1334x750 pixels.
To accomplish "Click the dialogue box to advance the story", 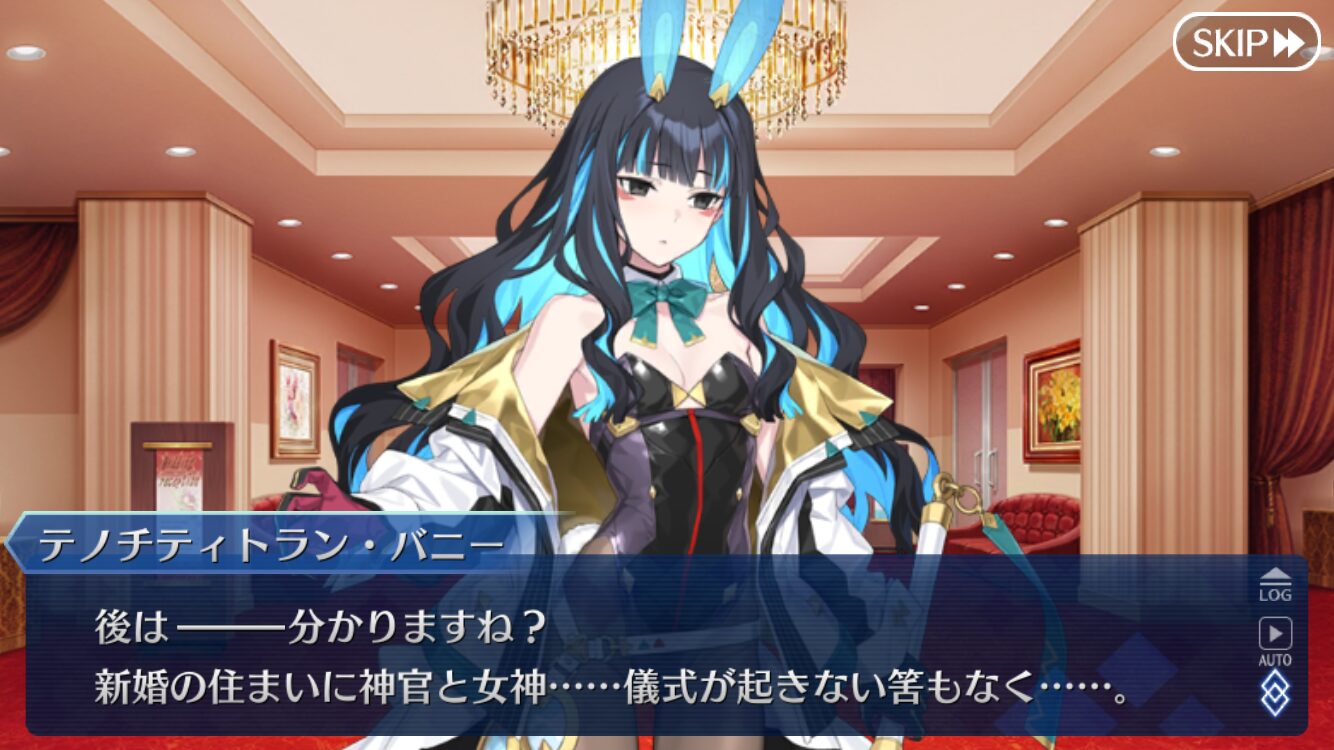I will coord(600,650).
